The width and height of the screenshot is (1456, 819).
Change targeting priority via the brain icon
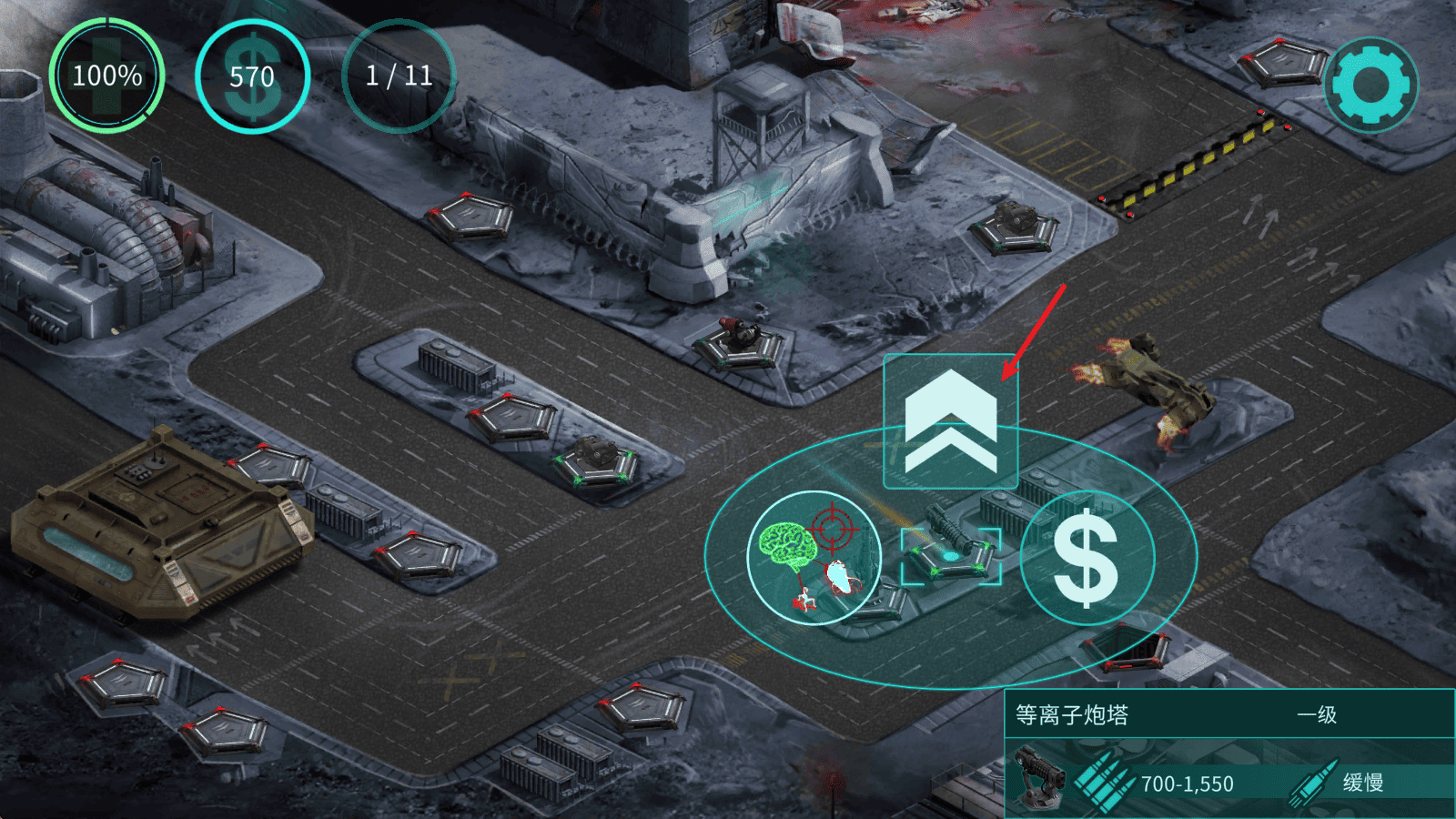(x=814, y=558)
